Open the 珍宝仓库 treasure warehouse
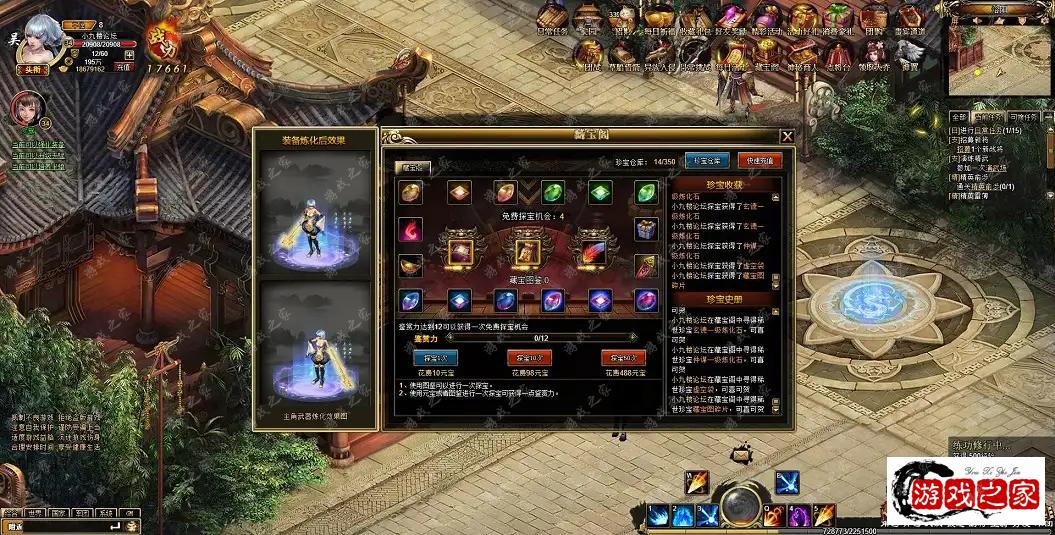 707,160
